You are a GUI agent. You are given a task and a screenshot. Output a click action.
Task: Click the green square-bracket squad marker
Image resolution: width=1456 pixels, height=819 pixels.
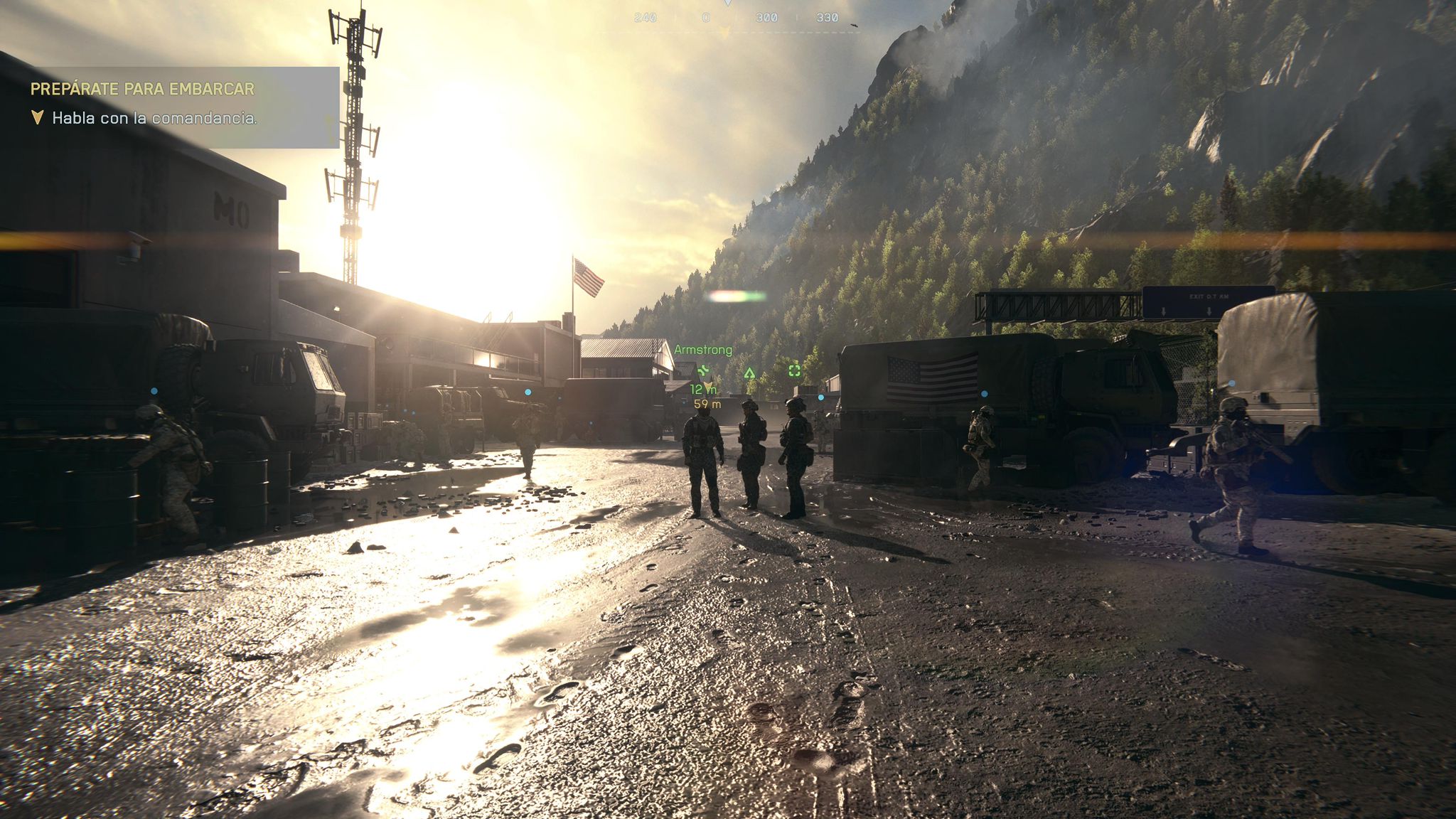(x=794, y=370)
